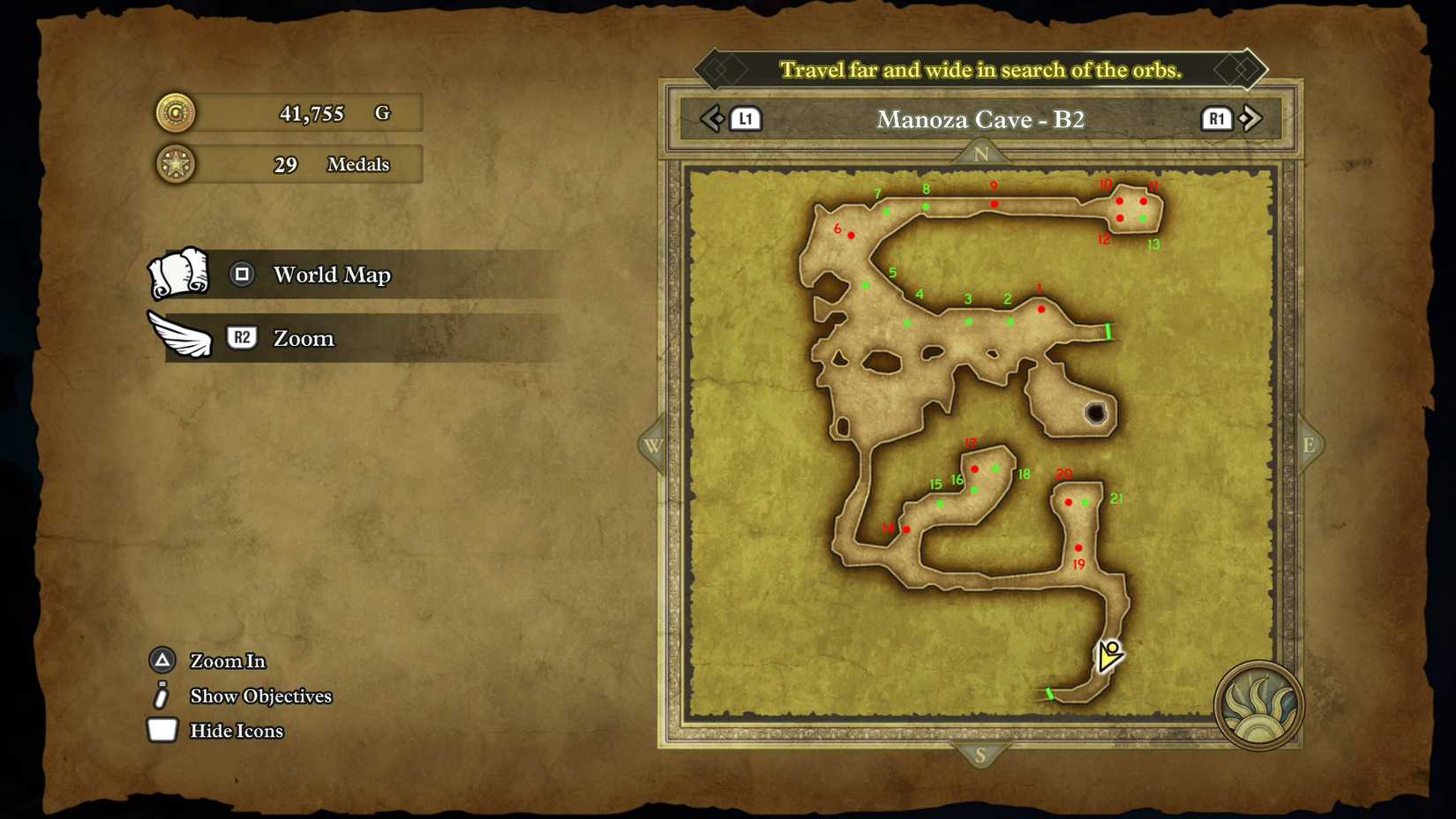
Task: Click the player position arrow on the map
Action: click(x=1107, y=657)
